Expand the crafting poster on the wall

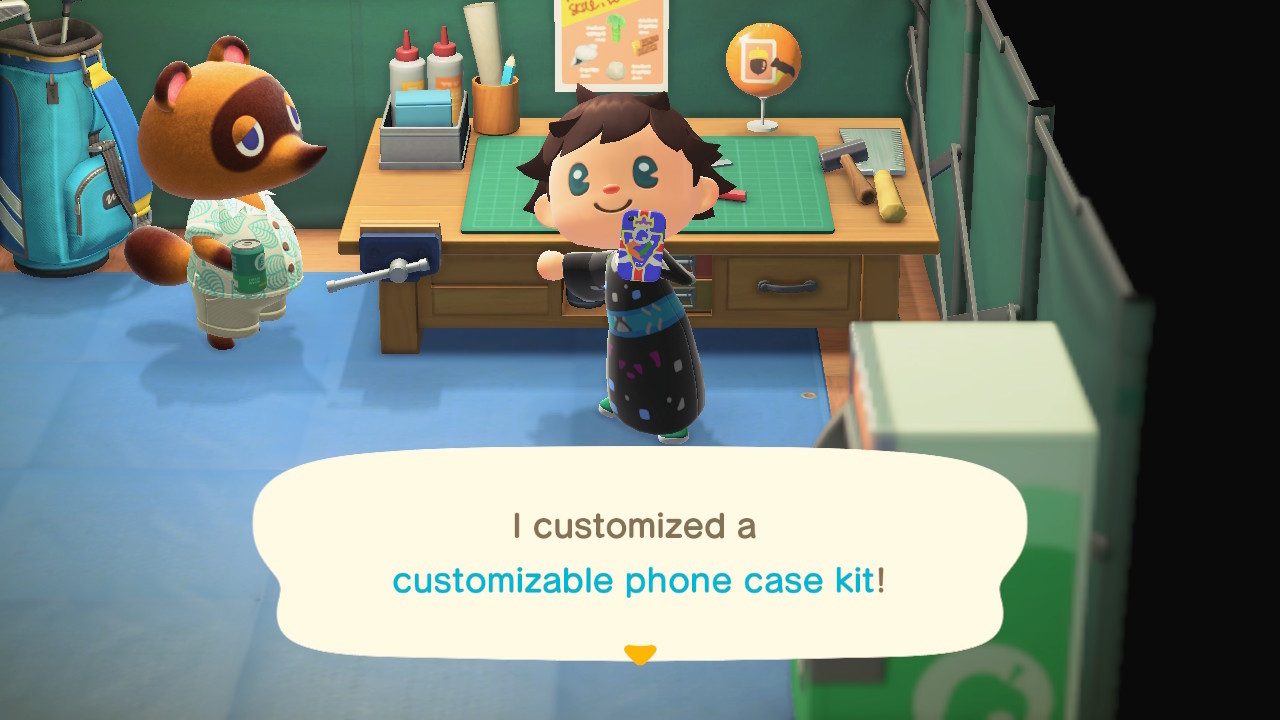coord(608,42)
